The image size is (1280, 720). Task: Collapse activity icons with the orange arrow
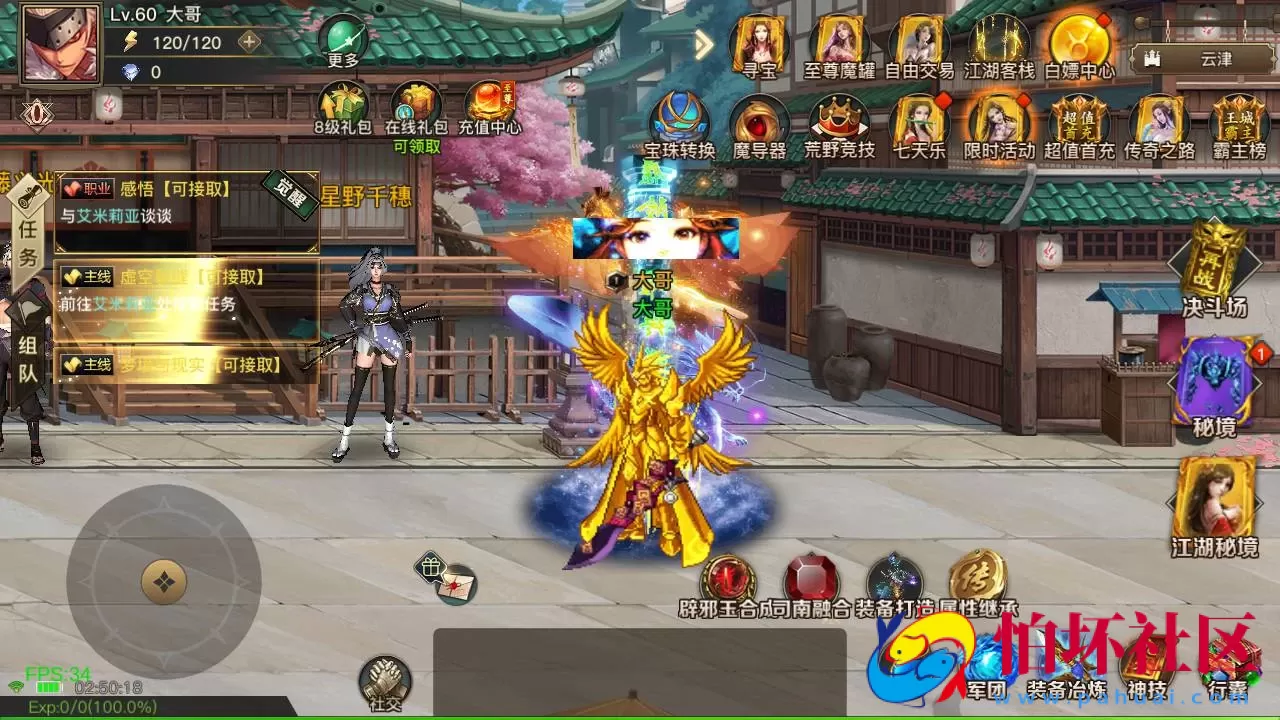[703, 45]
